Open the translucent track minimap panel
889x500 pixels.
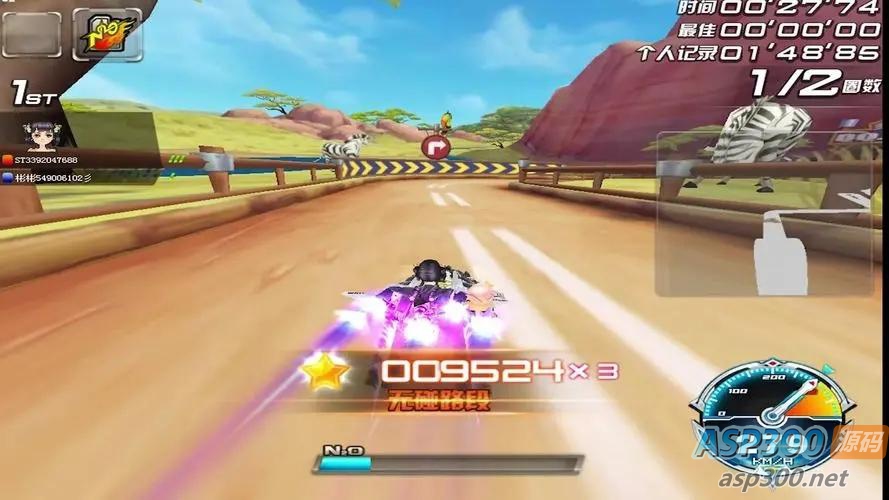[x=768, y=213]
